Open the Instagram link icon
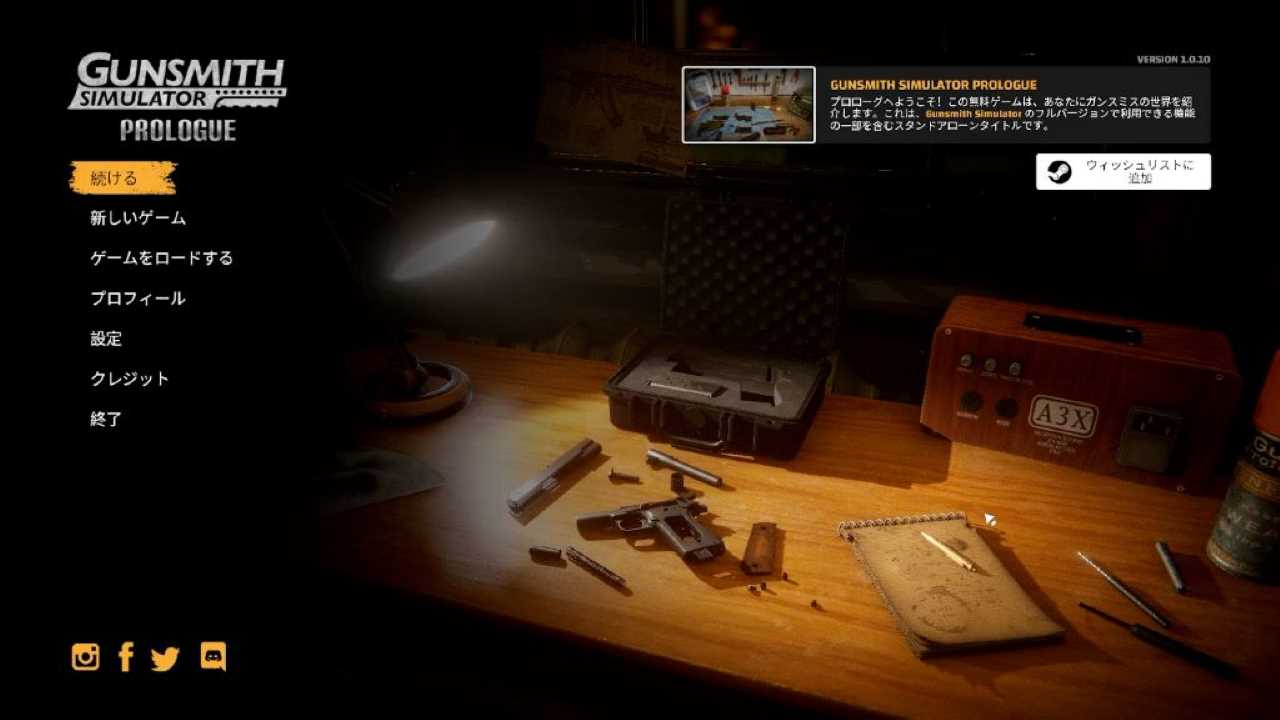Viewport: 1280px width, 720px height. [x=86, y=657]
